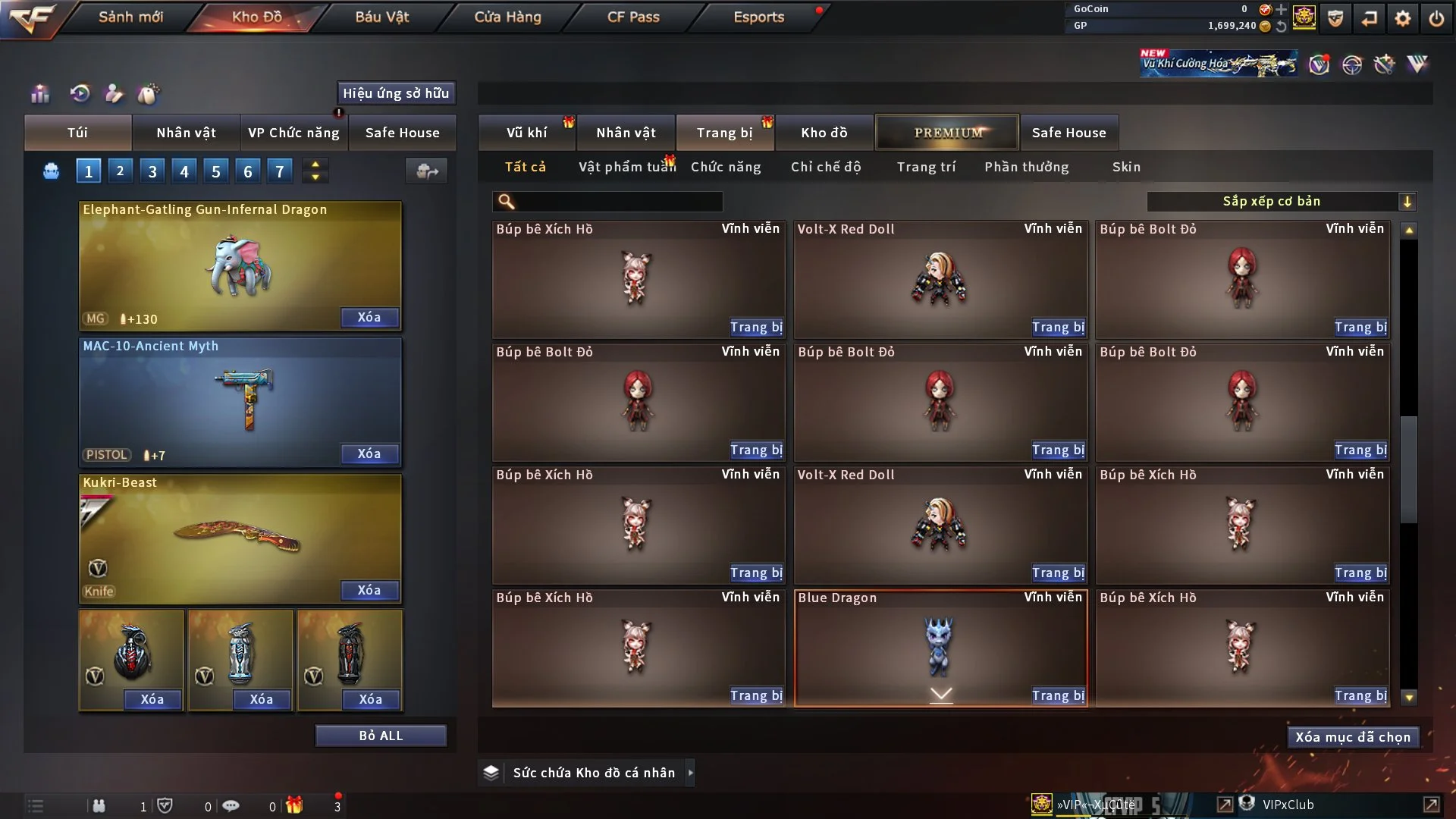Viewport: 1456px width, 819px height.
Task: Go to the Cửa Hàng shop
Action: point(507,17)
